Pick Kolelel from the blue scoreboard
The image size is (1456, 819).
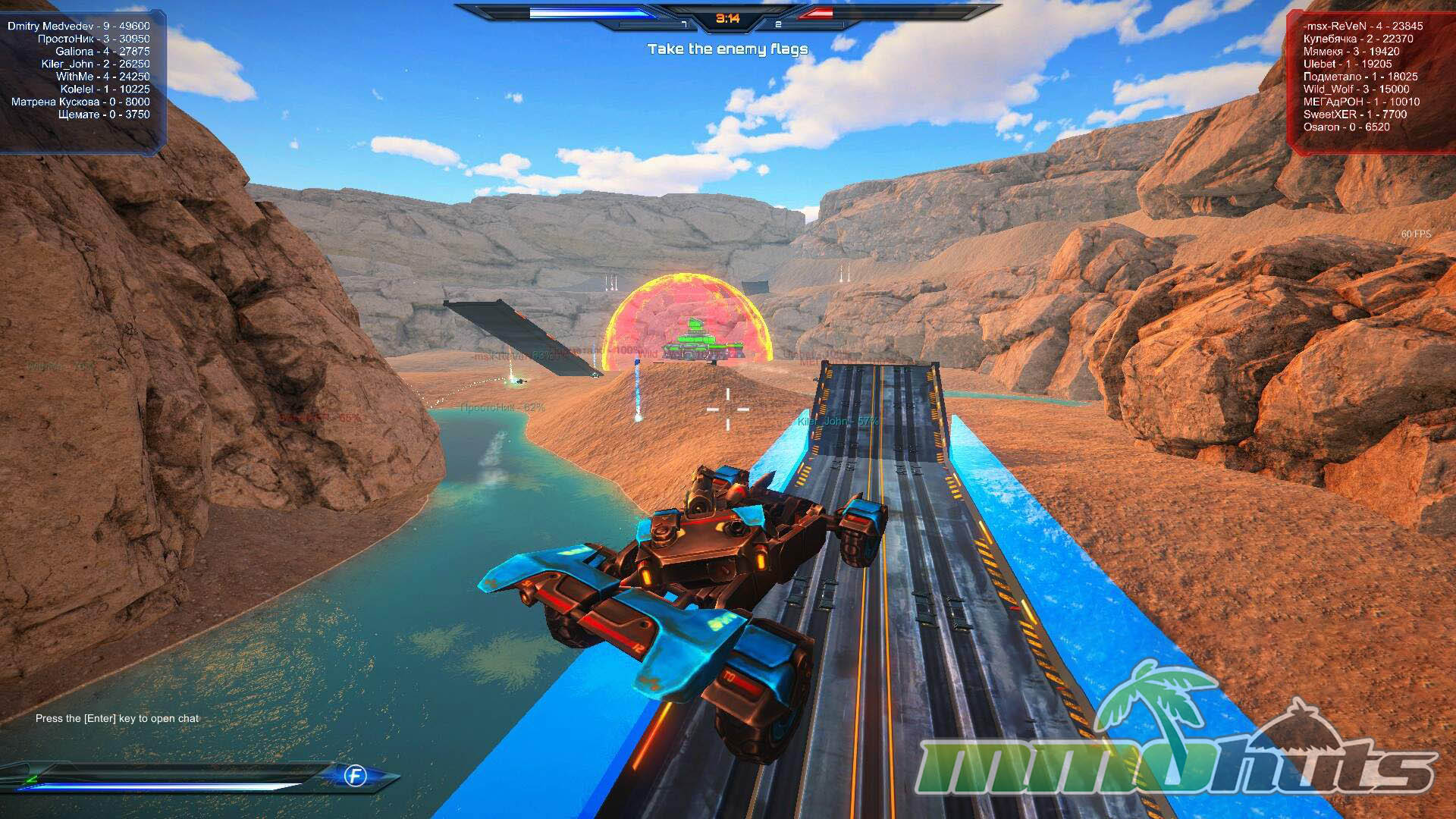[x=105, y=89]
